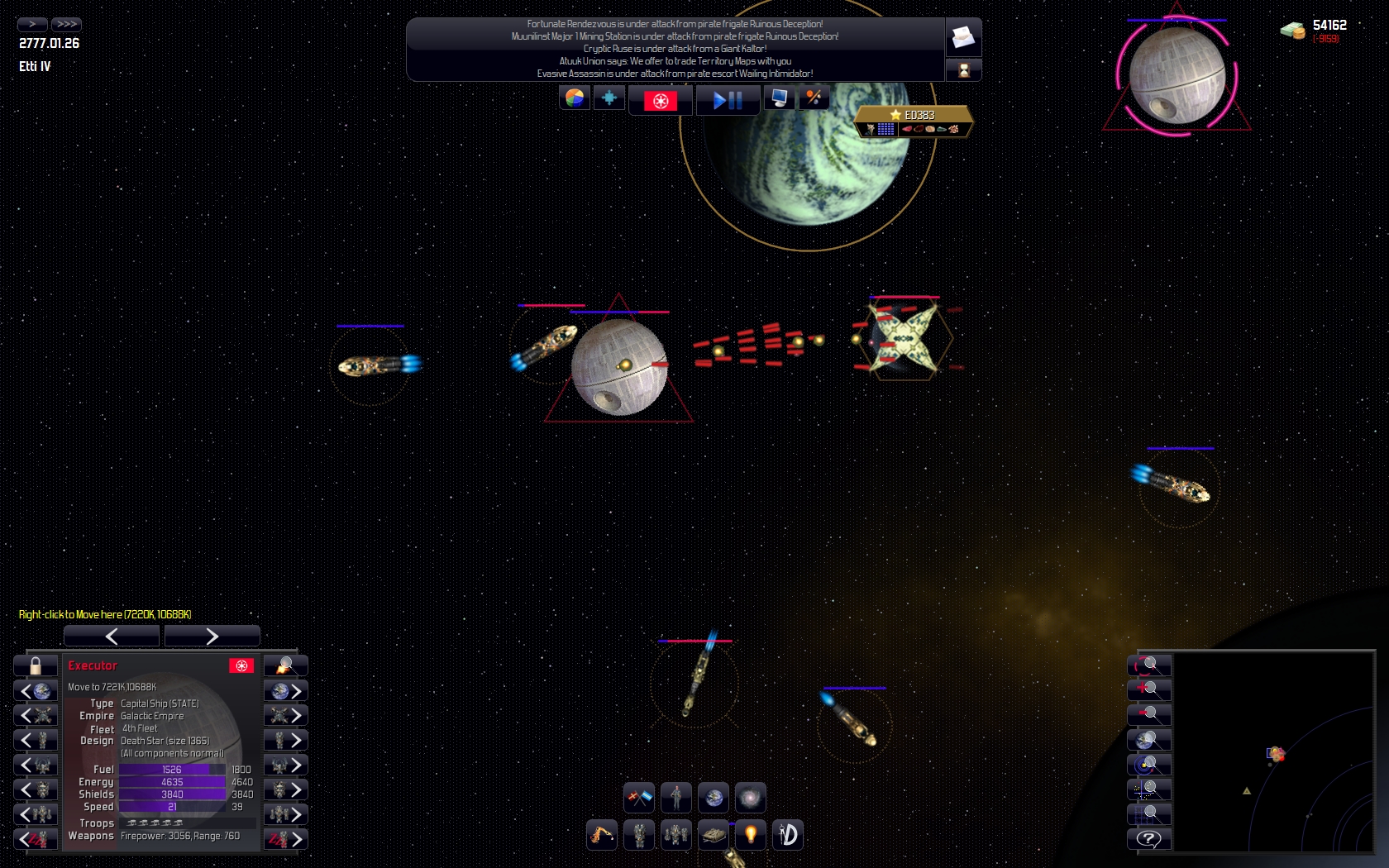
Task: Click the minimap in the corner panel
Action: click(x=1273, y=751)
